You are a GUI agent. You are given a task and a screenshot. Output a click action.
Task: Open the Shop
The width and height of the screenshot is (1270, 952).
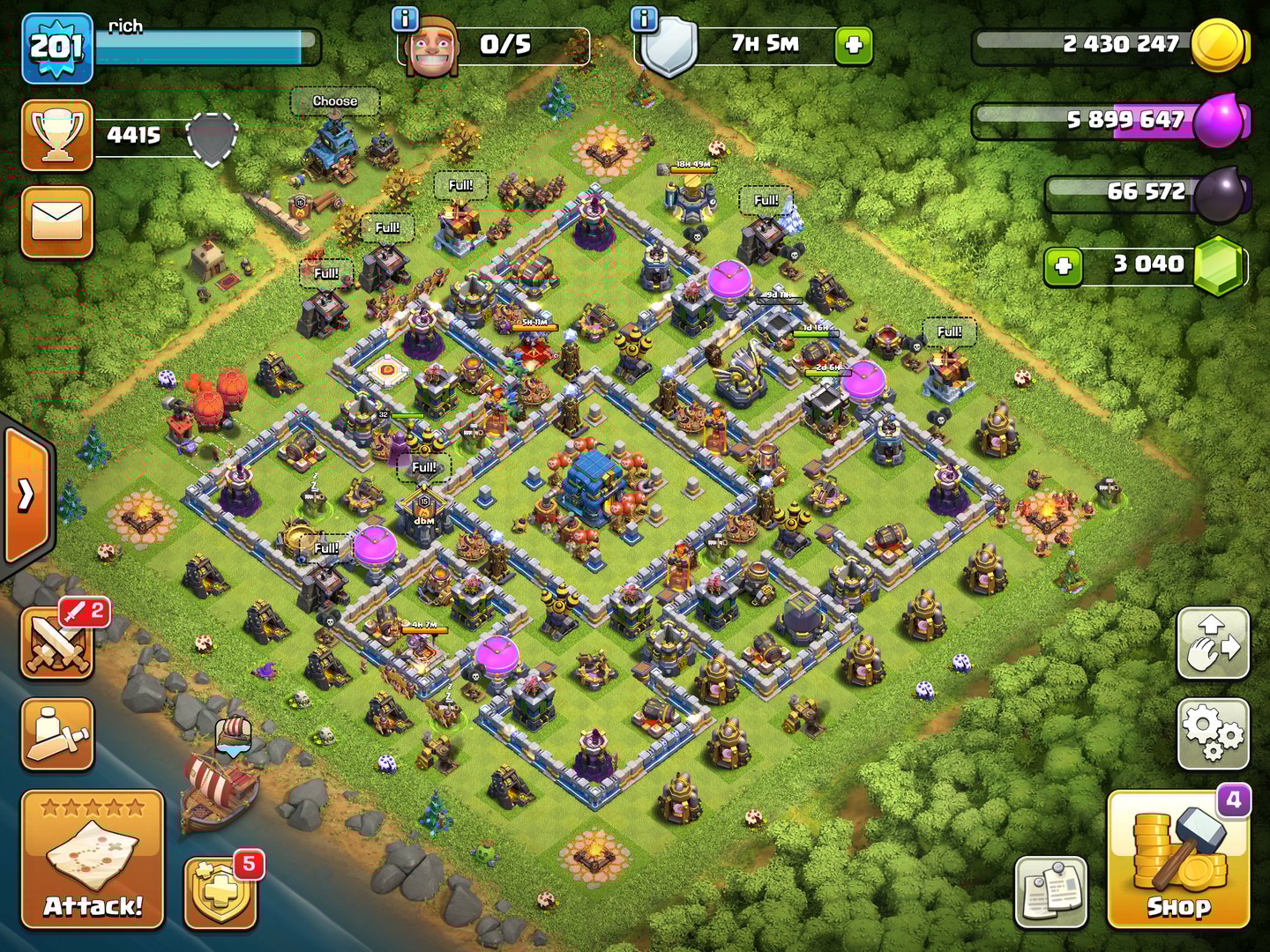point(1178,859)
